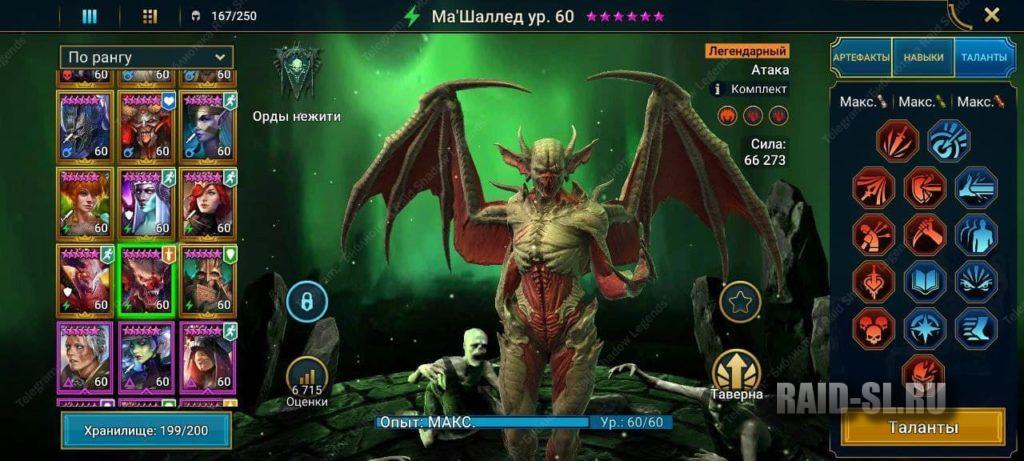Open the Навыки tab
This screenshot has height=461, width=1024.
point(923,58)
